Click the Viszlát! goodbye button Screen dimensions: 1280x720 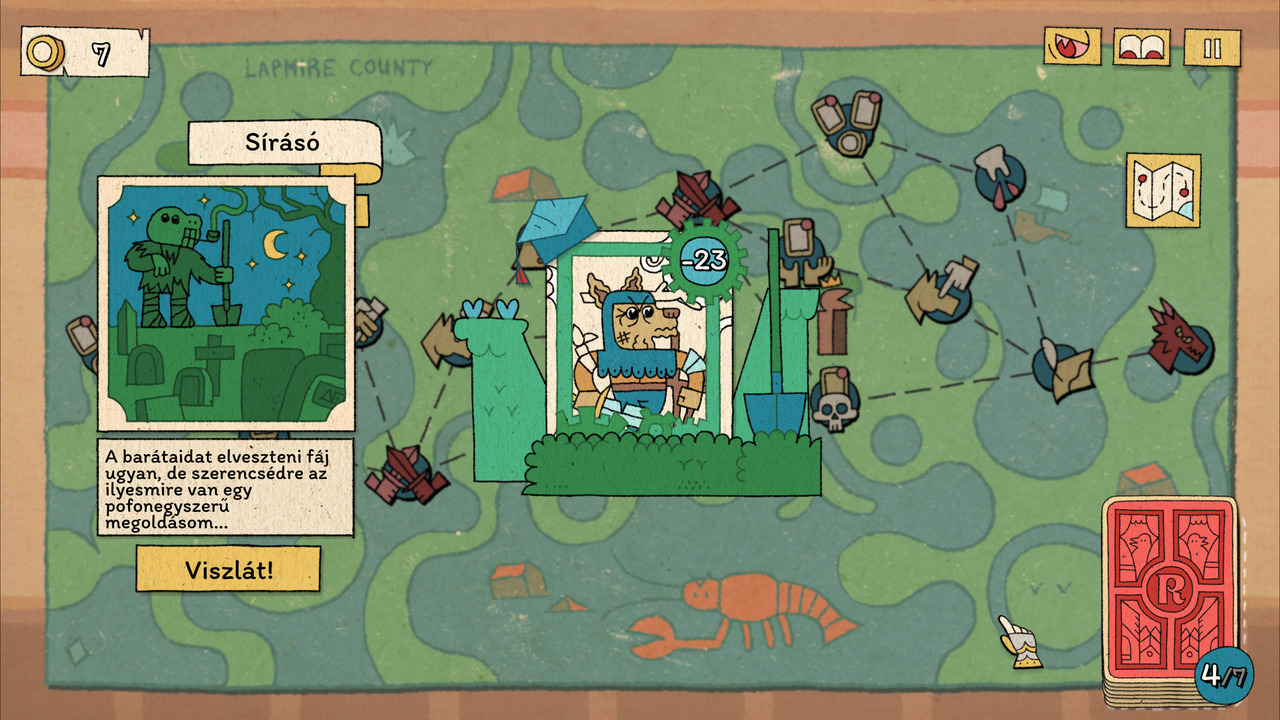coord(228,569)
